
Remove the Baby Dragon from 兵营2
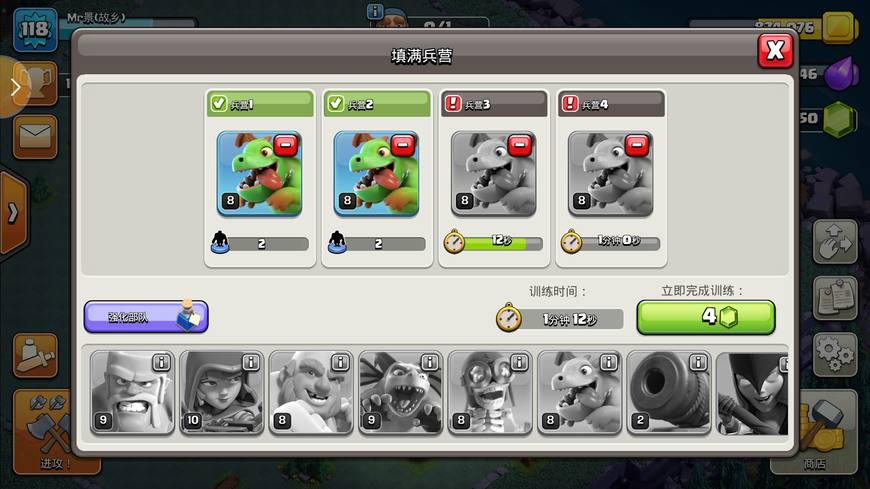pyautogui.click(x=403, y=145)
